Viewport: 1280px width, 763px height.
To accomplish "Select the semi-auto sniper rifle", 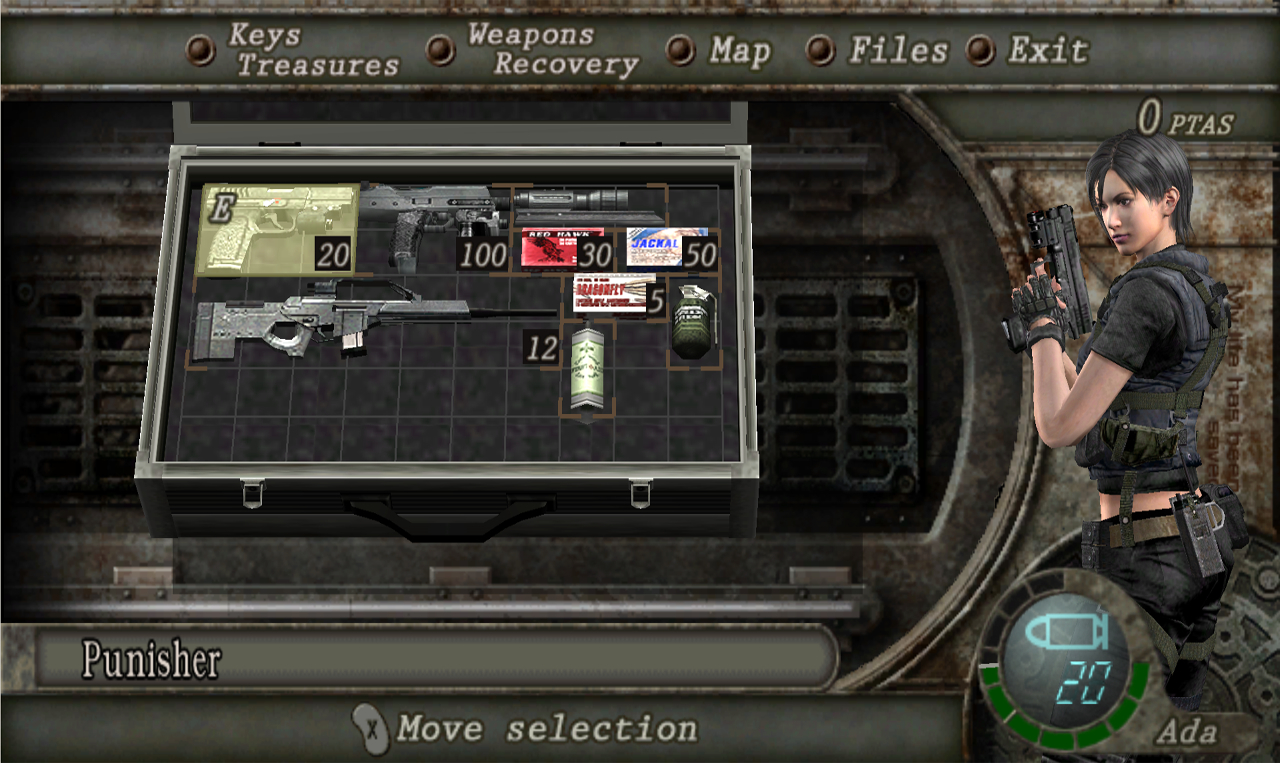I will point(330,322).
